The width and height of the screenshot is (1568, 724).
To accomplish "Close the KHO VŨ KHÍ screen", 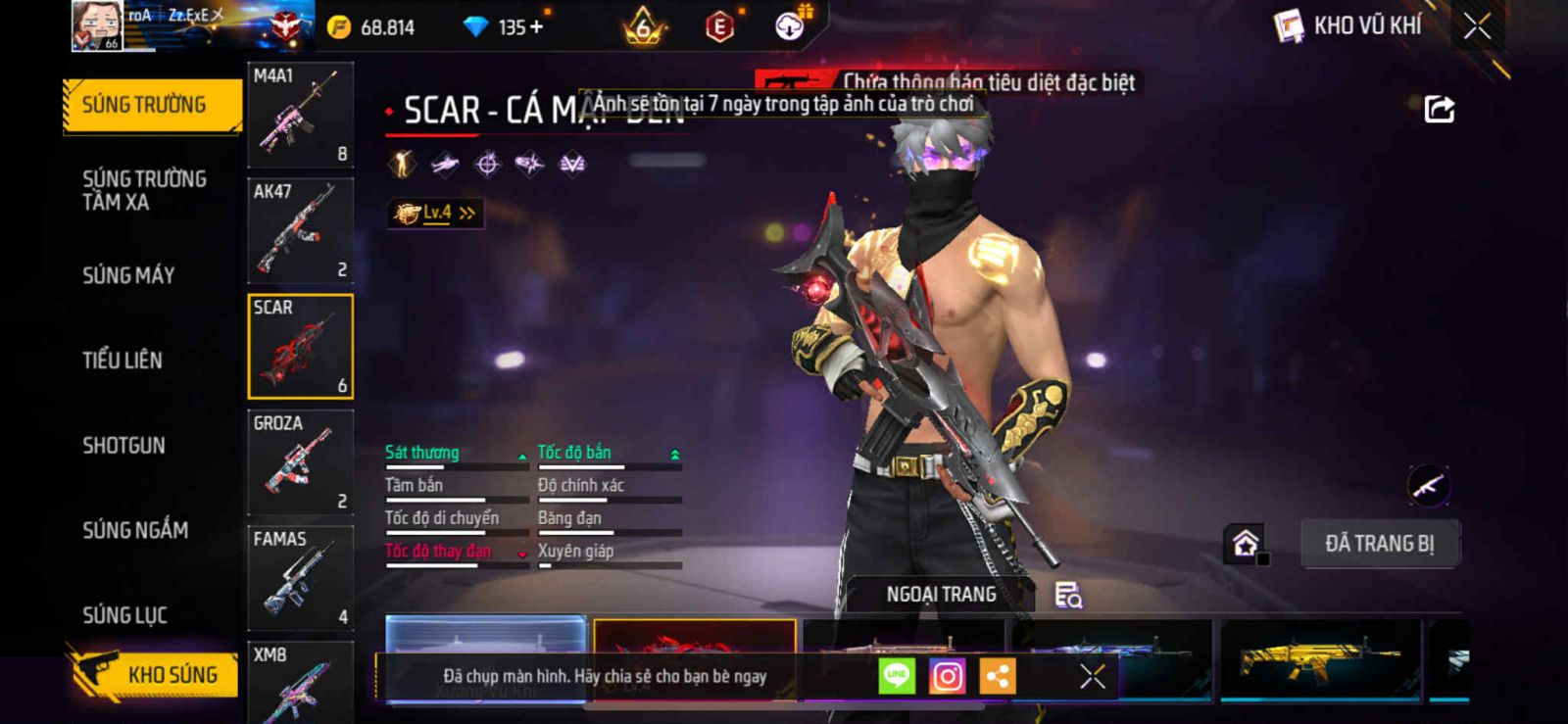I will (x=1477, y=26).
